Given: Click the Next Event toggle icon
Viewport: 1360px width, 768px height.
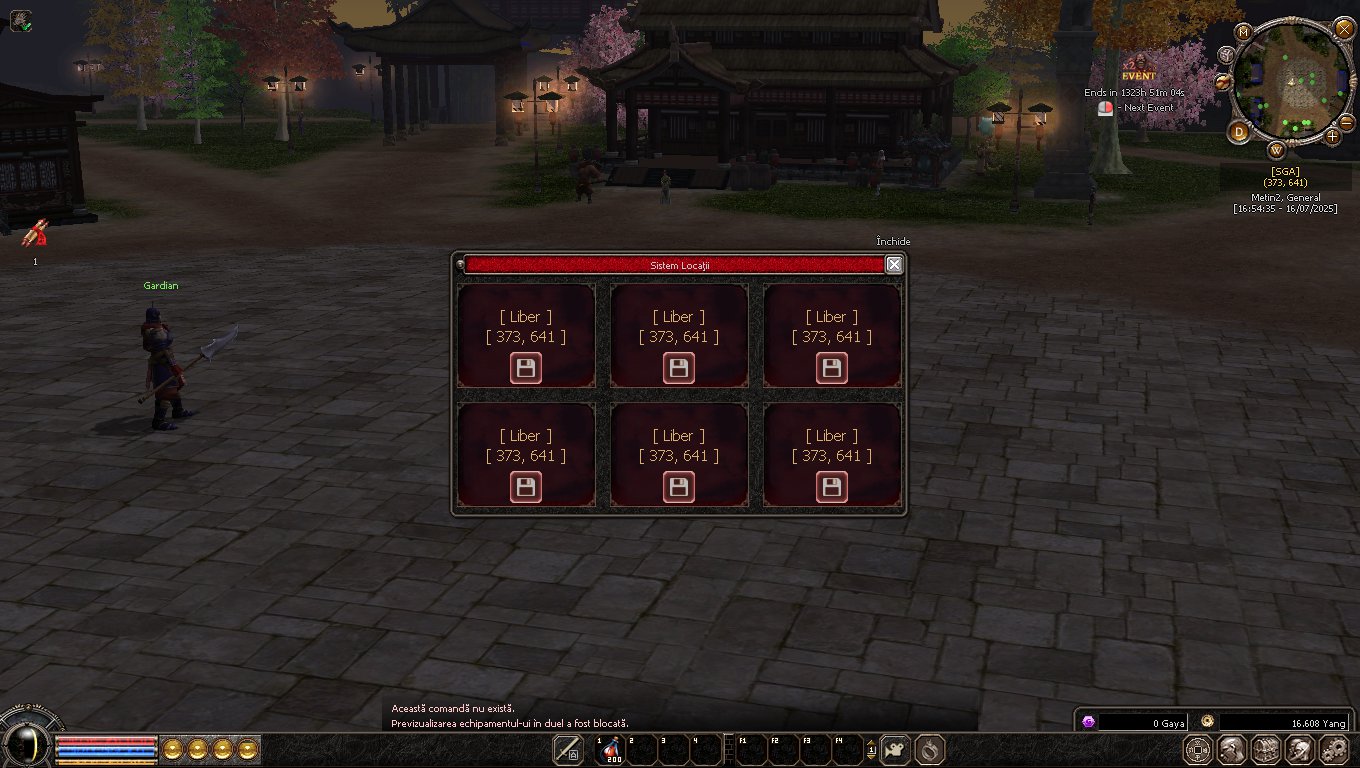Looking at the screenshot, I should 1105,108.
